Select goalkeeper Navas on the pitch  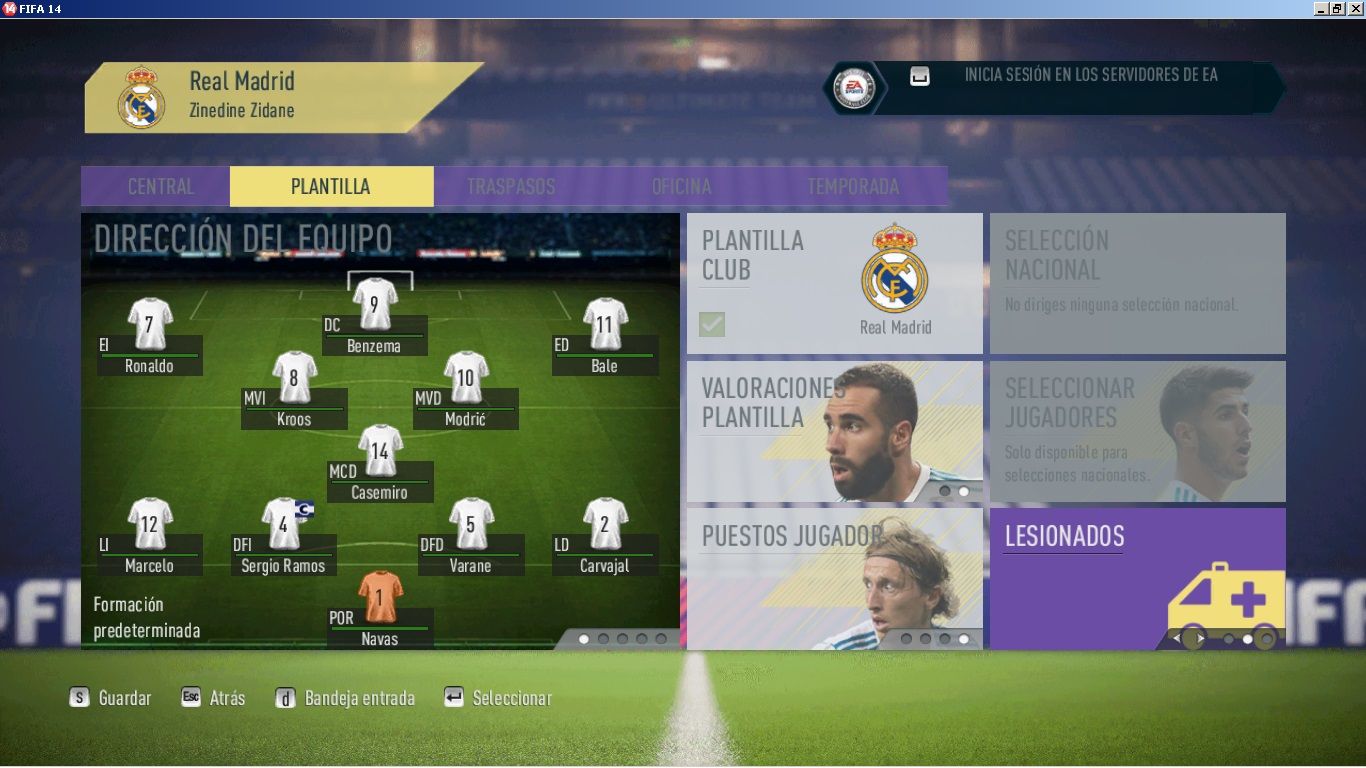(x=380, y=597)
